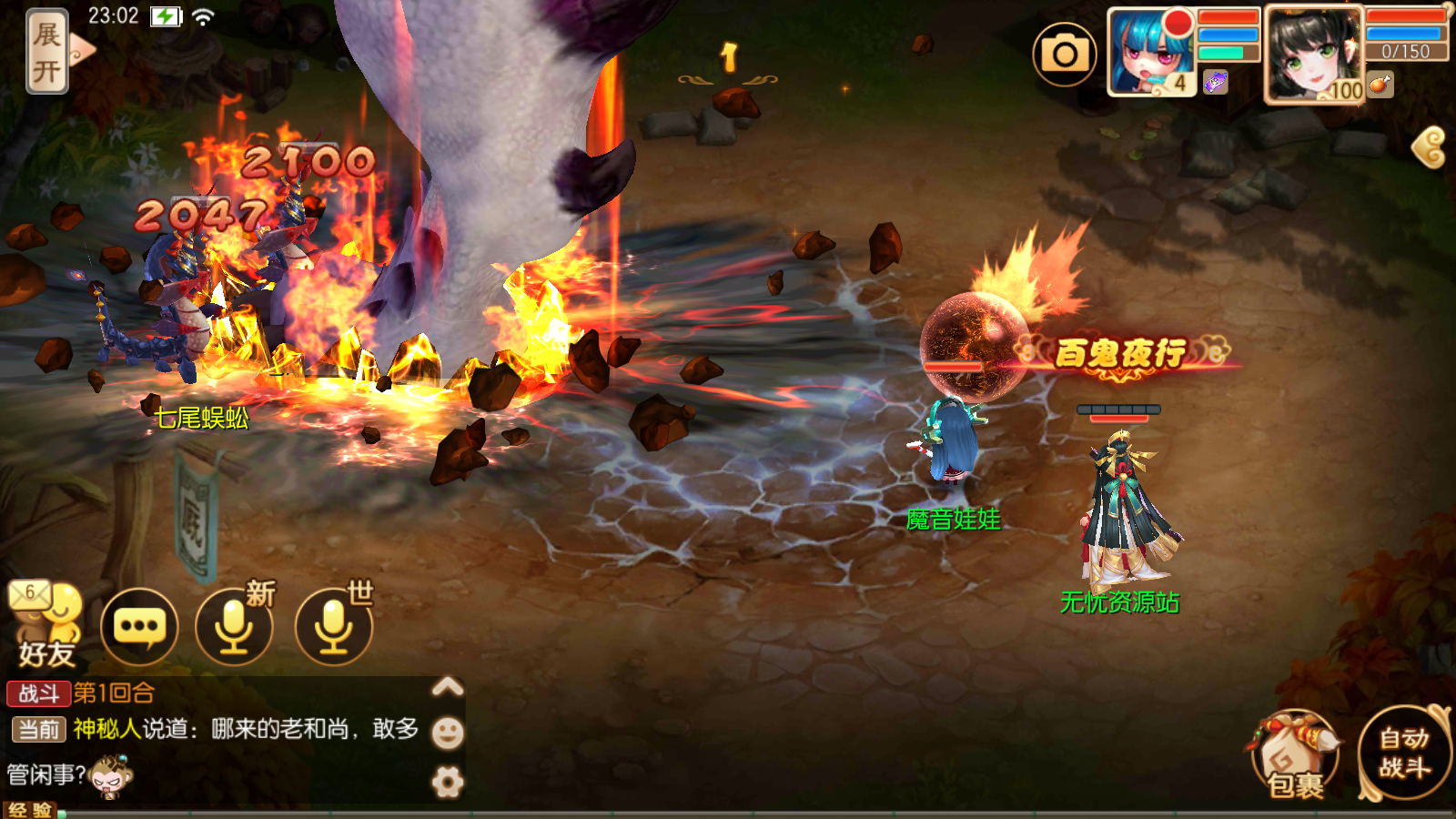Open the black-haired character portrait
Screen dimensions: 1456x819
[x=1312, y=55]
